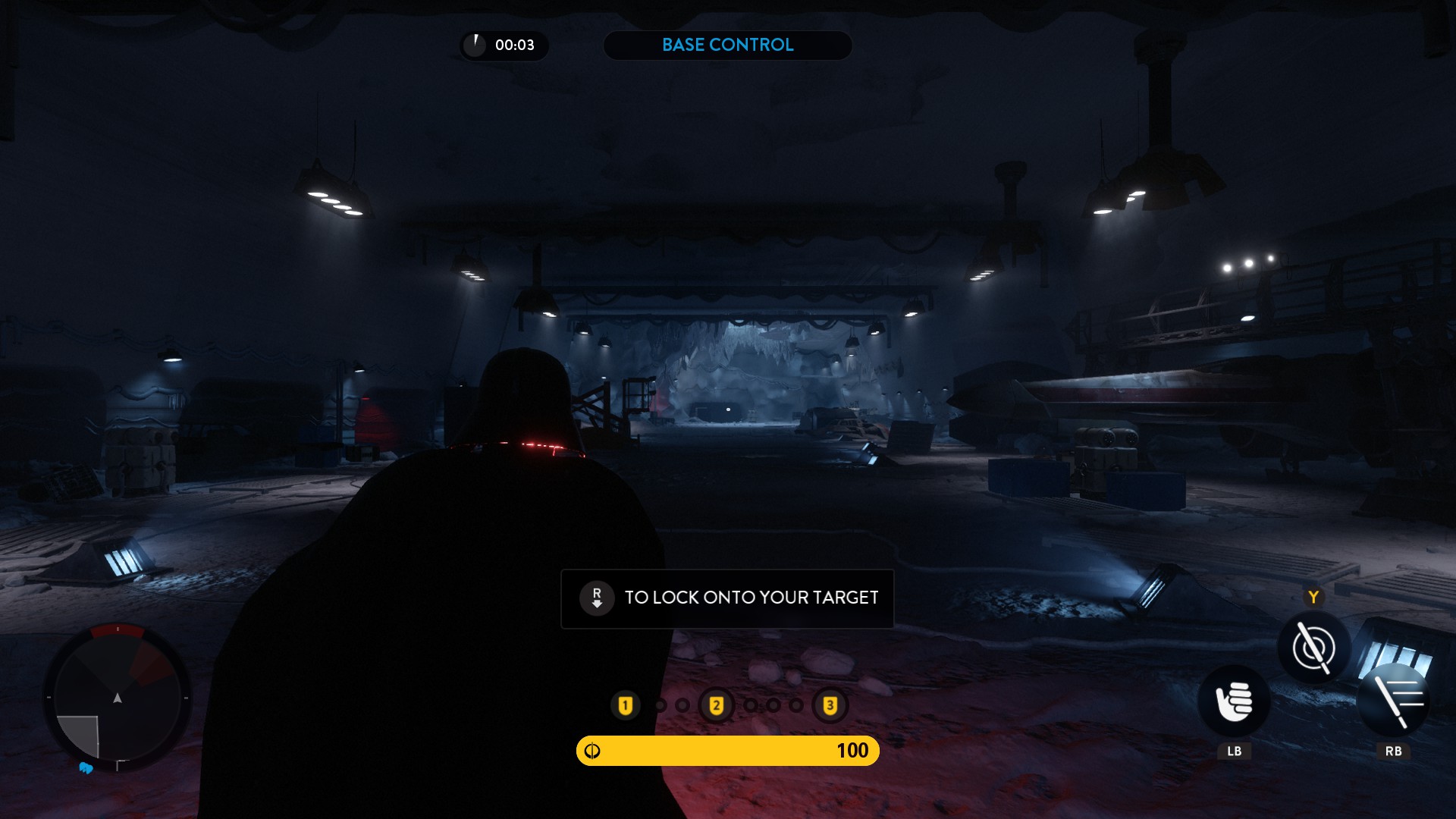Pick control point 3 marker
Image resolution: width=1456 pixels, height=819 pixels.
click(830, 706)
